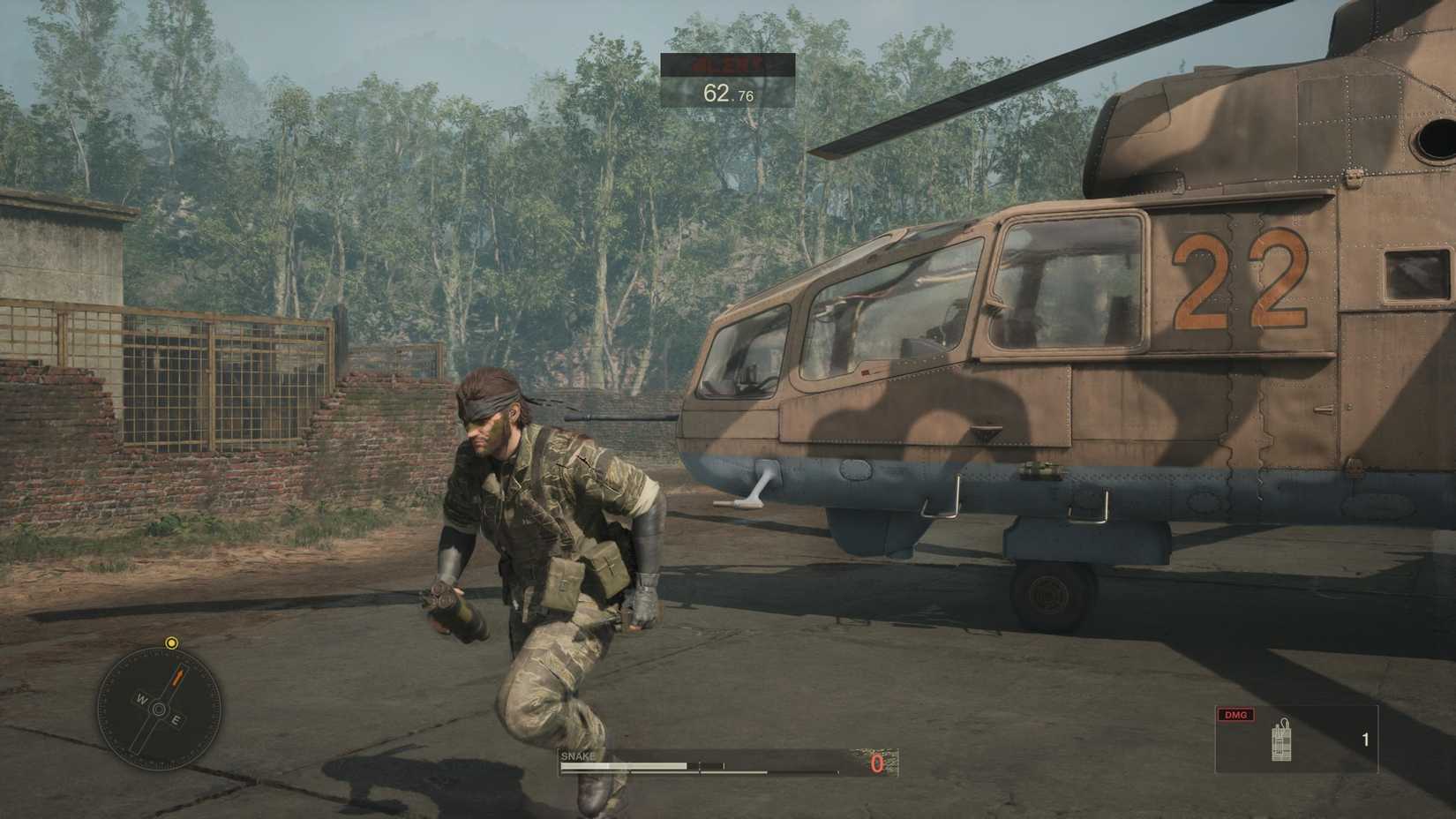Click the item count number 1
The image size is (1456, 819).
(1365, 739)
